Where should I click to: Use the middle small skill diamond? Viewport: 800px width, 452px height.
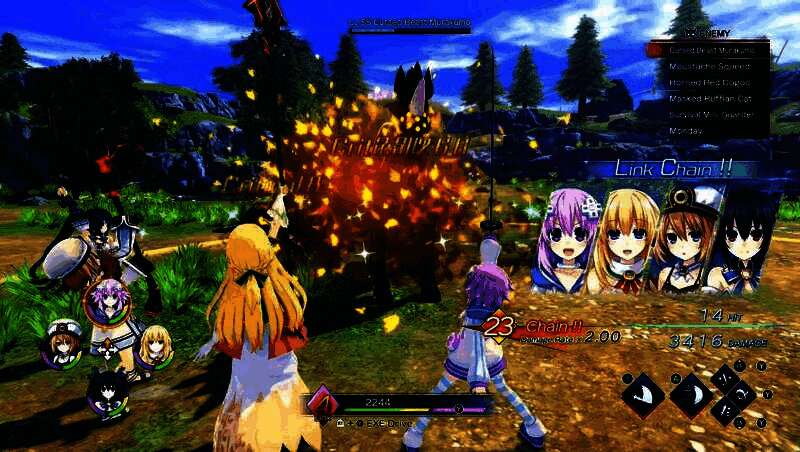(741, 394)
